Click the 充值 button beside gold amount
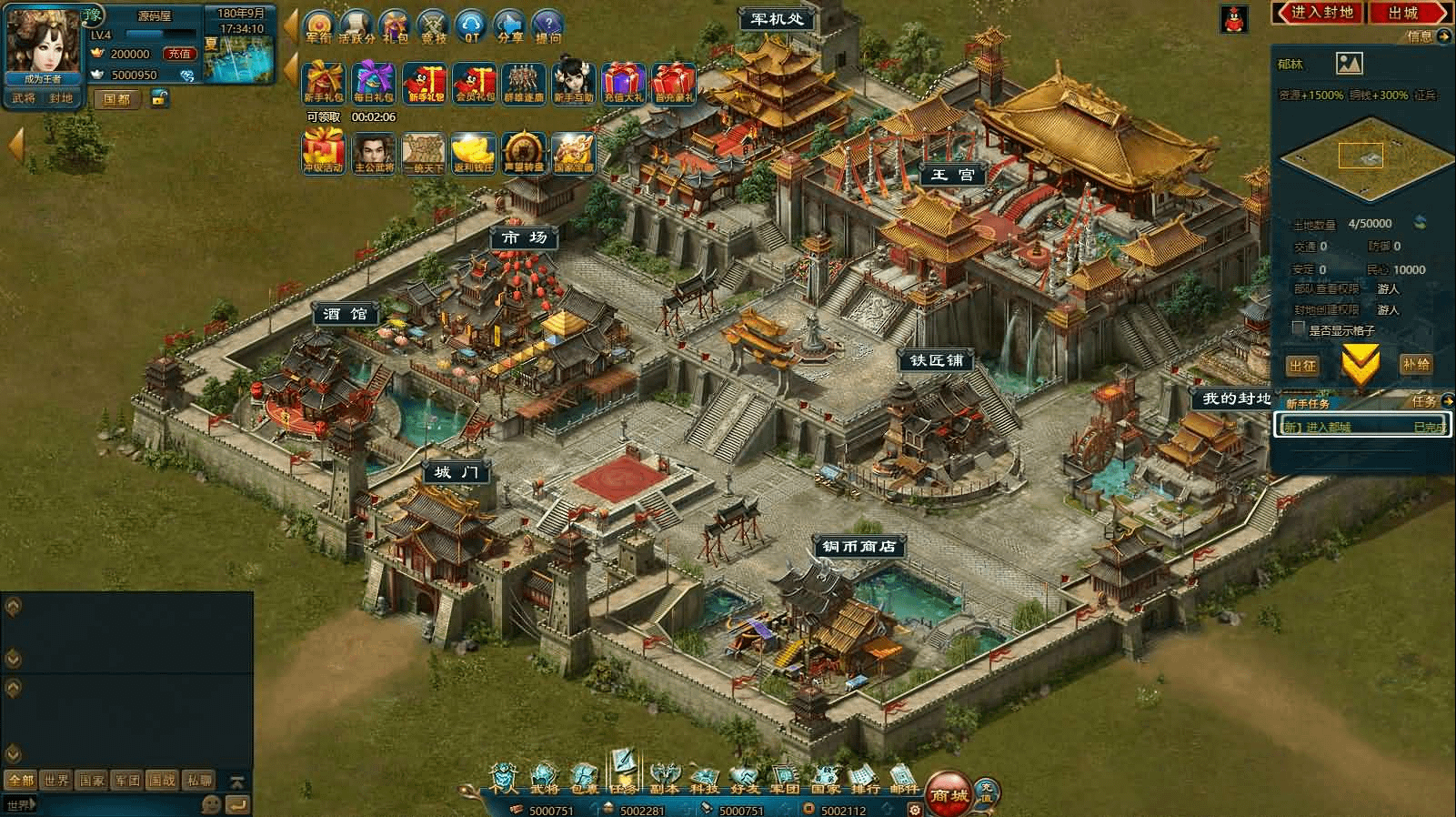The height and width of the screenshot is (817, 1456). tap(179, 54)
